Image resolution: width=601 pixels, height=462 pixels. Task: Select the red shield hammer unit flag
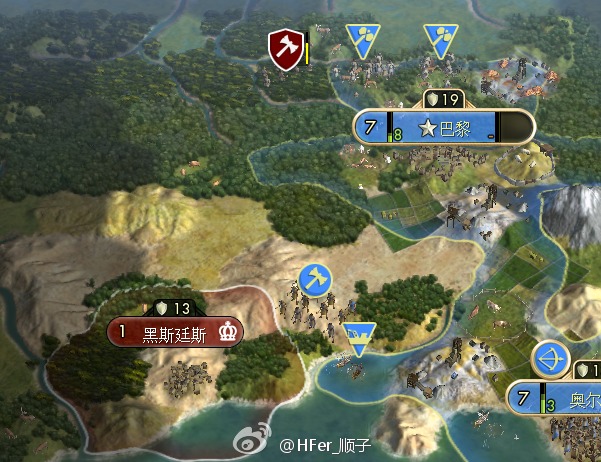286,48
